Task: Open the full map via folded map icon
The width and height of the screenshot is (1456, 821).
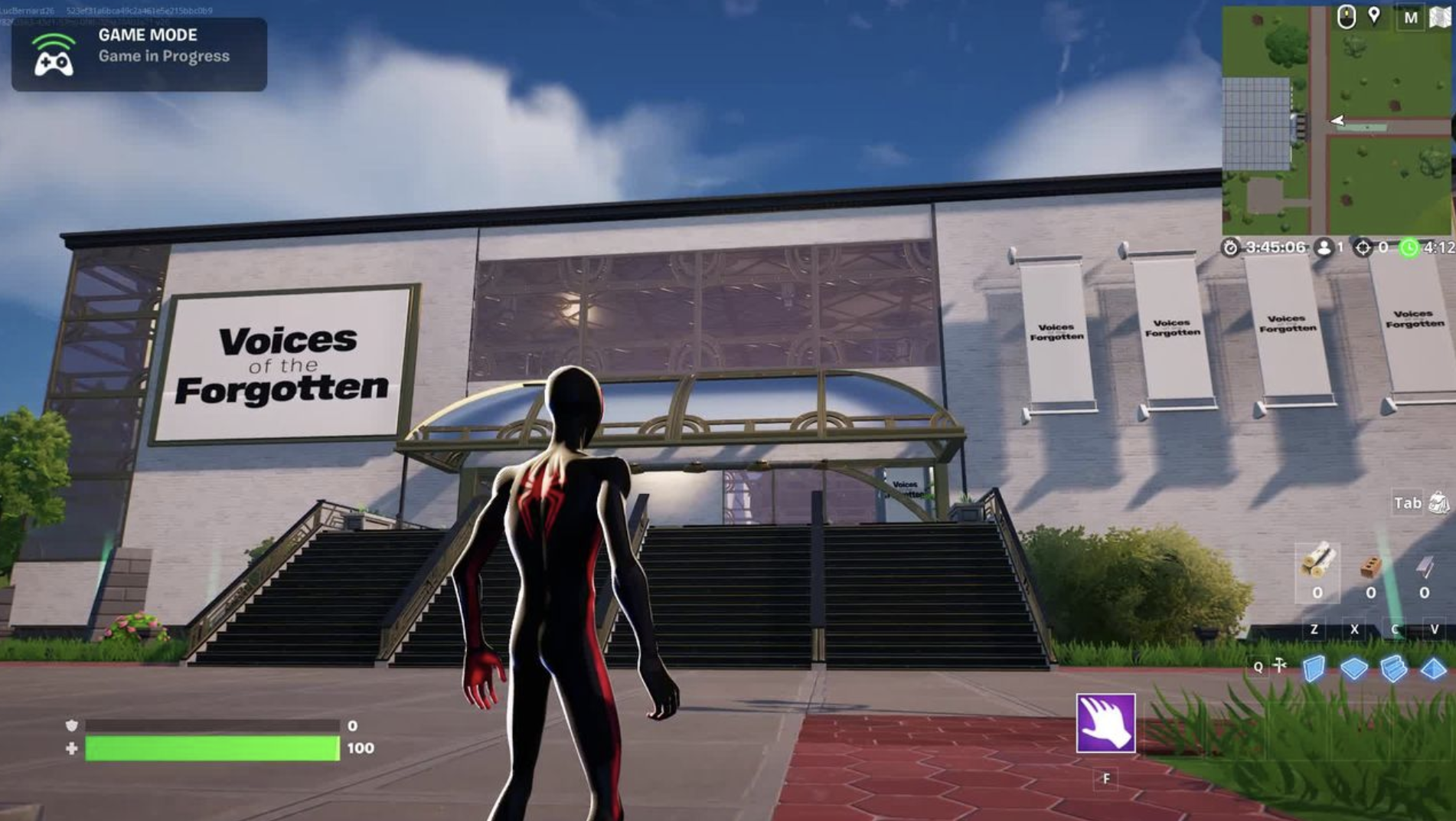Action: tap(1441, 17)
